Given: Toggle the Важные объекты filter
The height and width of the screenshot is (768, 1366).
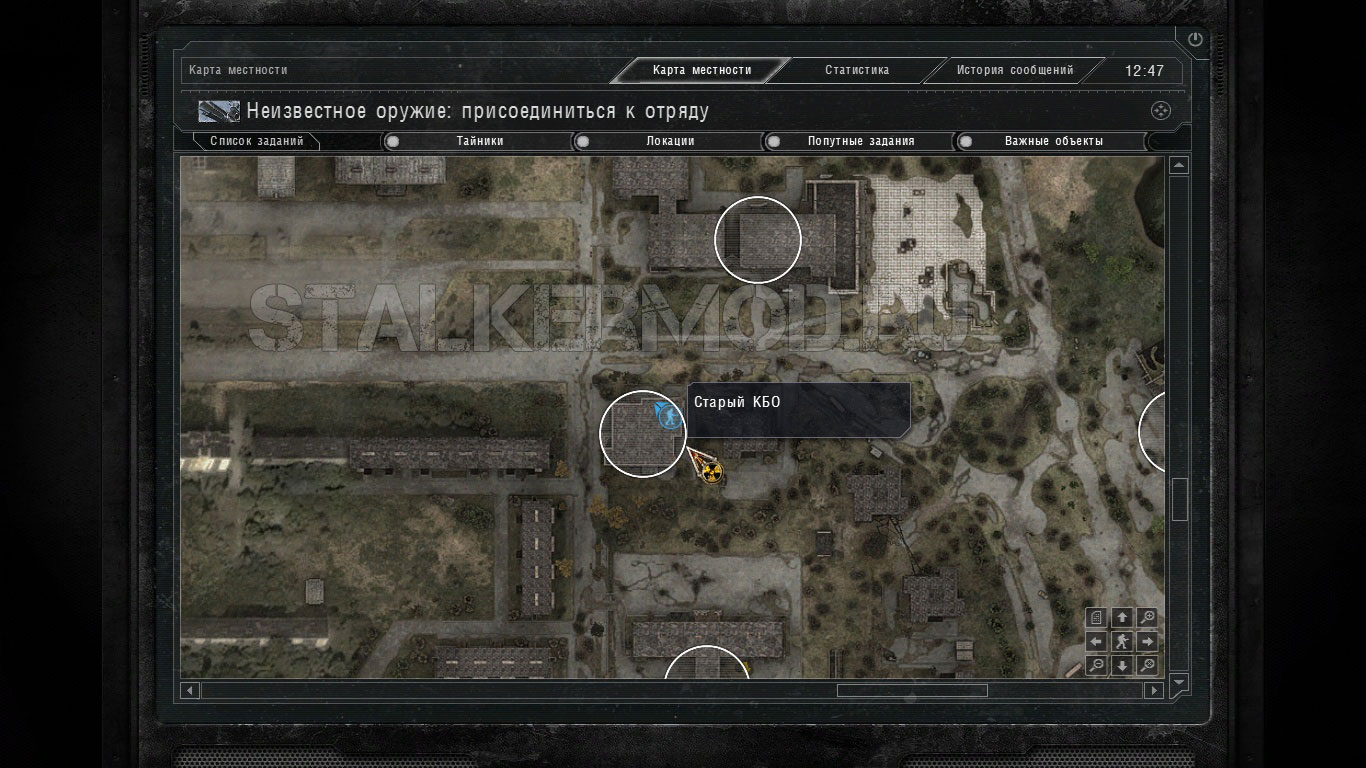Looking at the screenshot, I should click(966, 142).
